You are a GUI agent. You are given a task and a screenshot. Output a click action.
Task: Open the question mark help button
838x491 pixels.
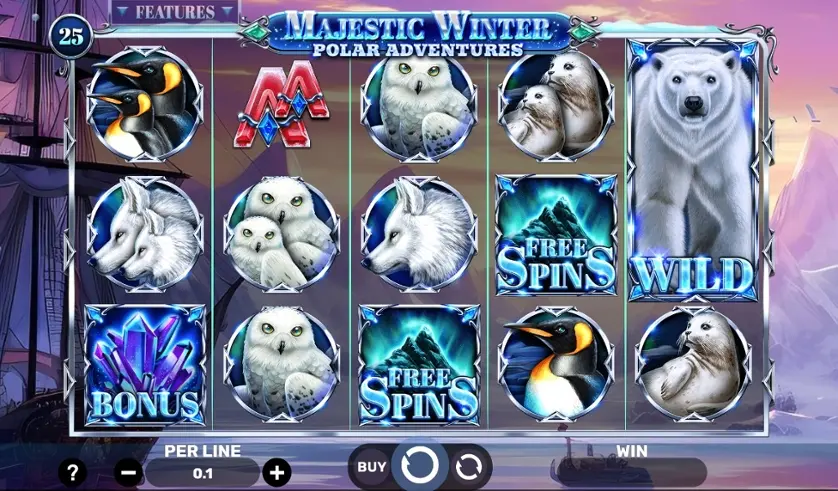click(71, 472)
